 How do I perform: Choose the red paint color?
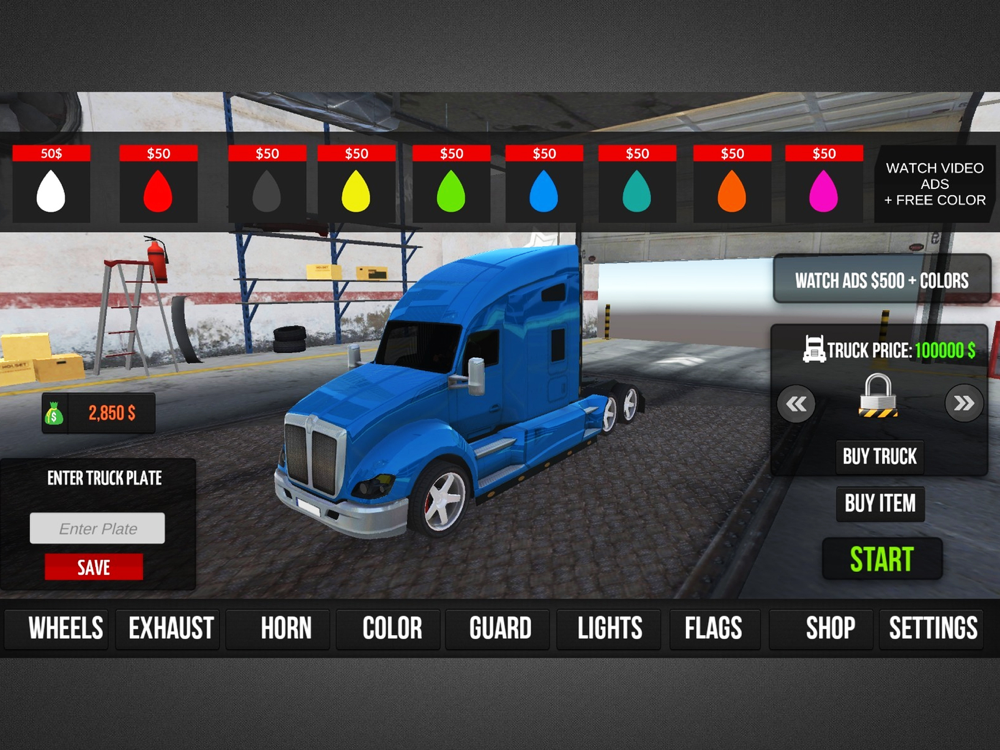coord(158,190)
